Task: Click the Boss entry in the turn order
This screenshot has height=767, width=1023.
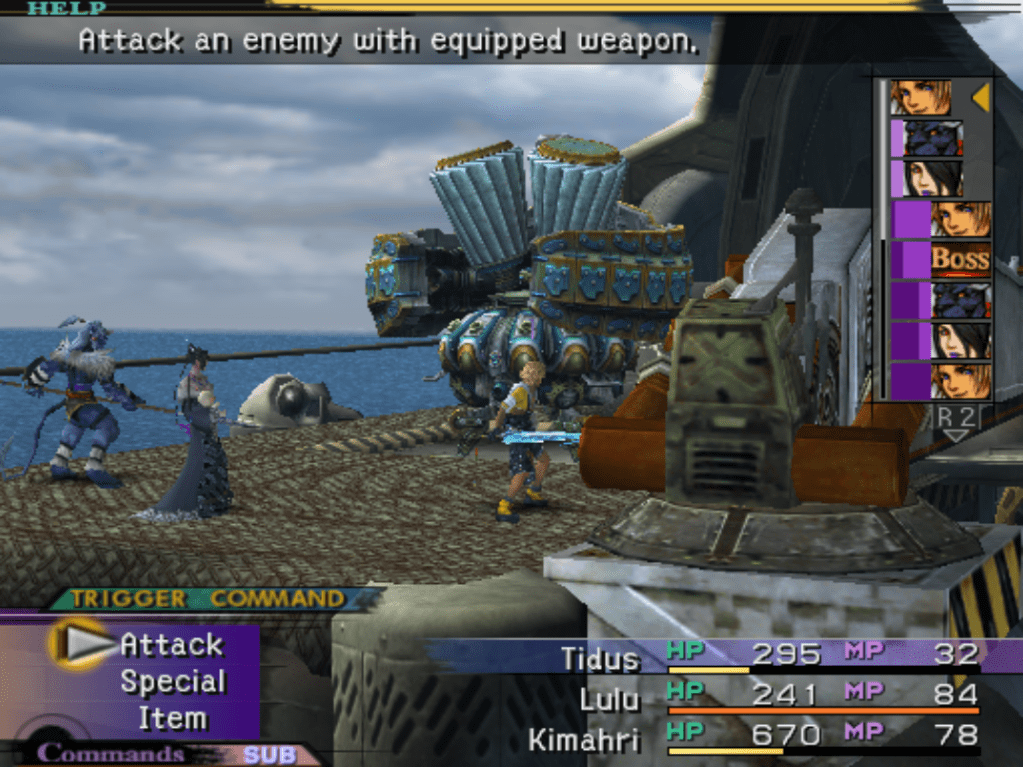Action: pos(960,259)
